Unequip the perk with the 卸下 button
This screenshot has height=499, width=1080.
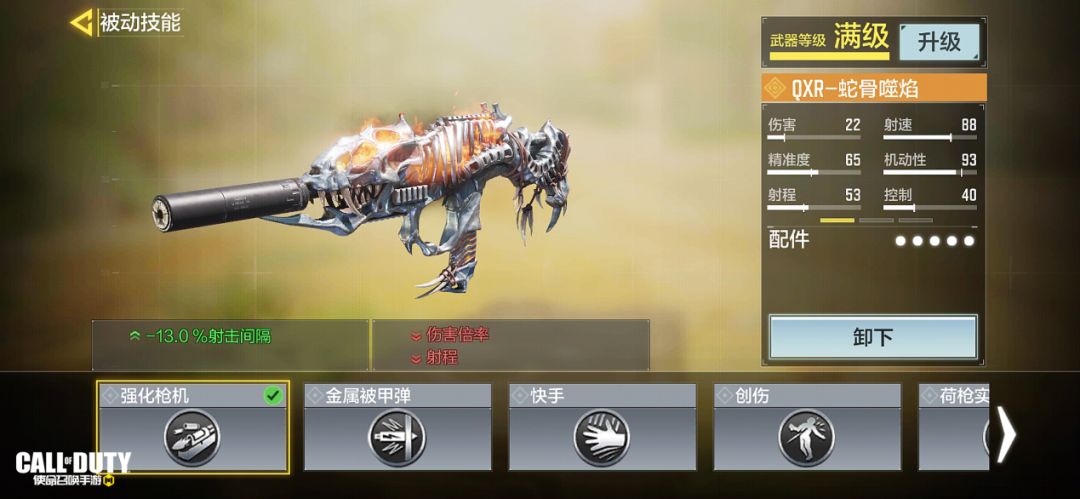(x=872, y=337)
